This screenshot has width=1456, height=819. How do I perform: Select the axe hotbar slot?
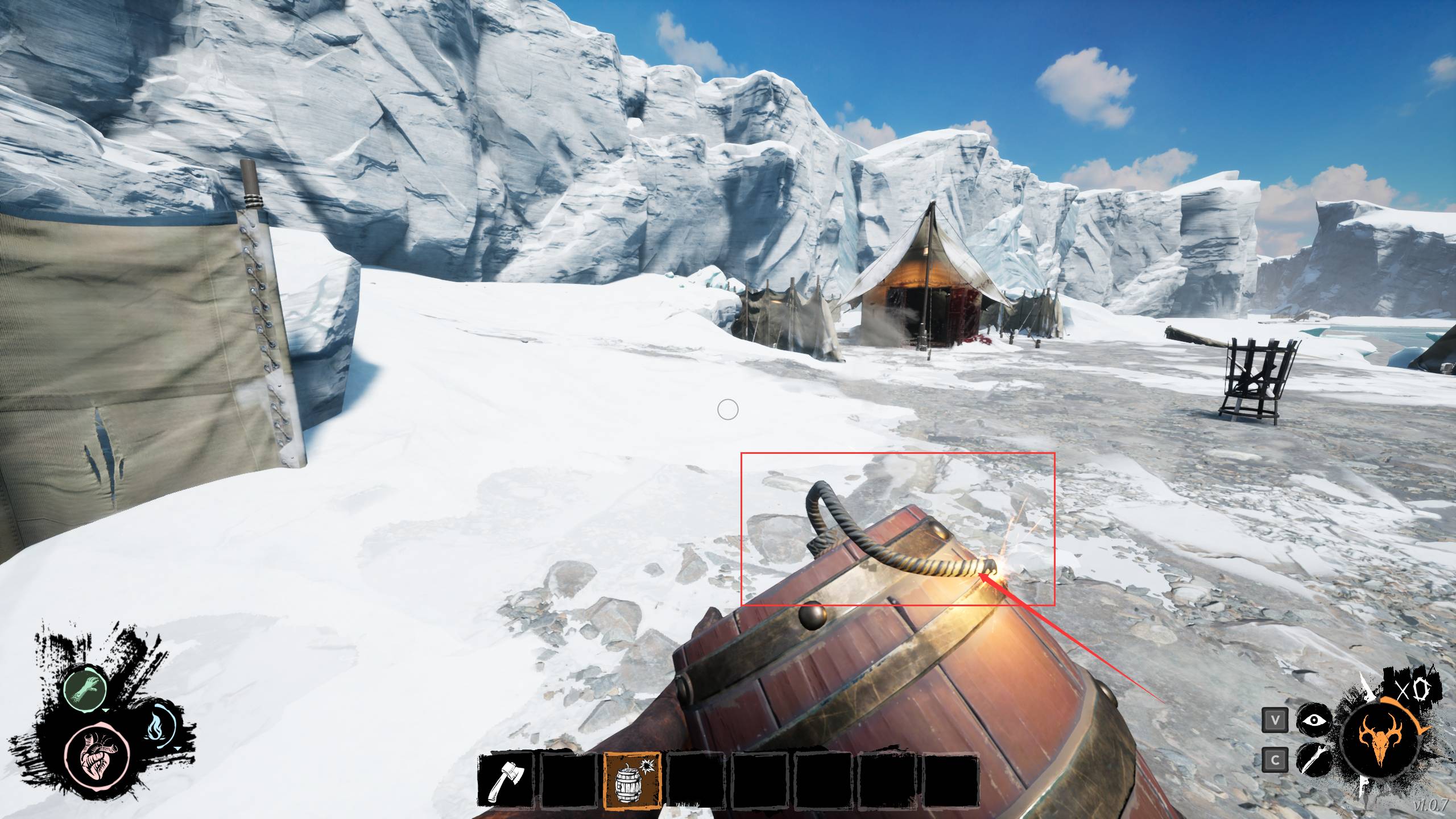(506, 780)
